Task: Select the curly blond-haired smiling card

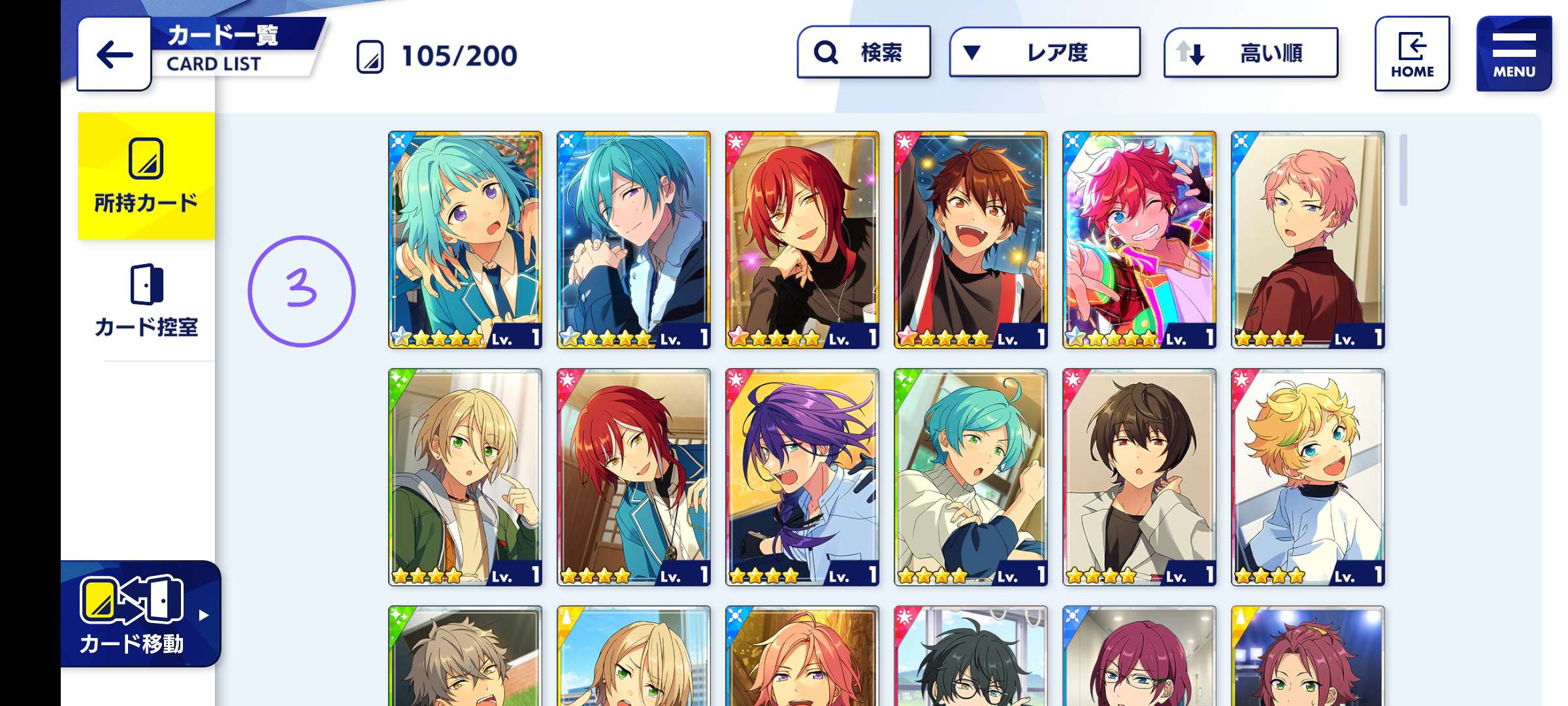Action: point(1308,477)
